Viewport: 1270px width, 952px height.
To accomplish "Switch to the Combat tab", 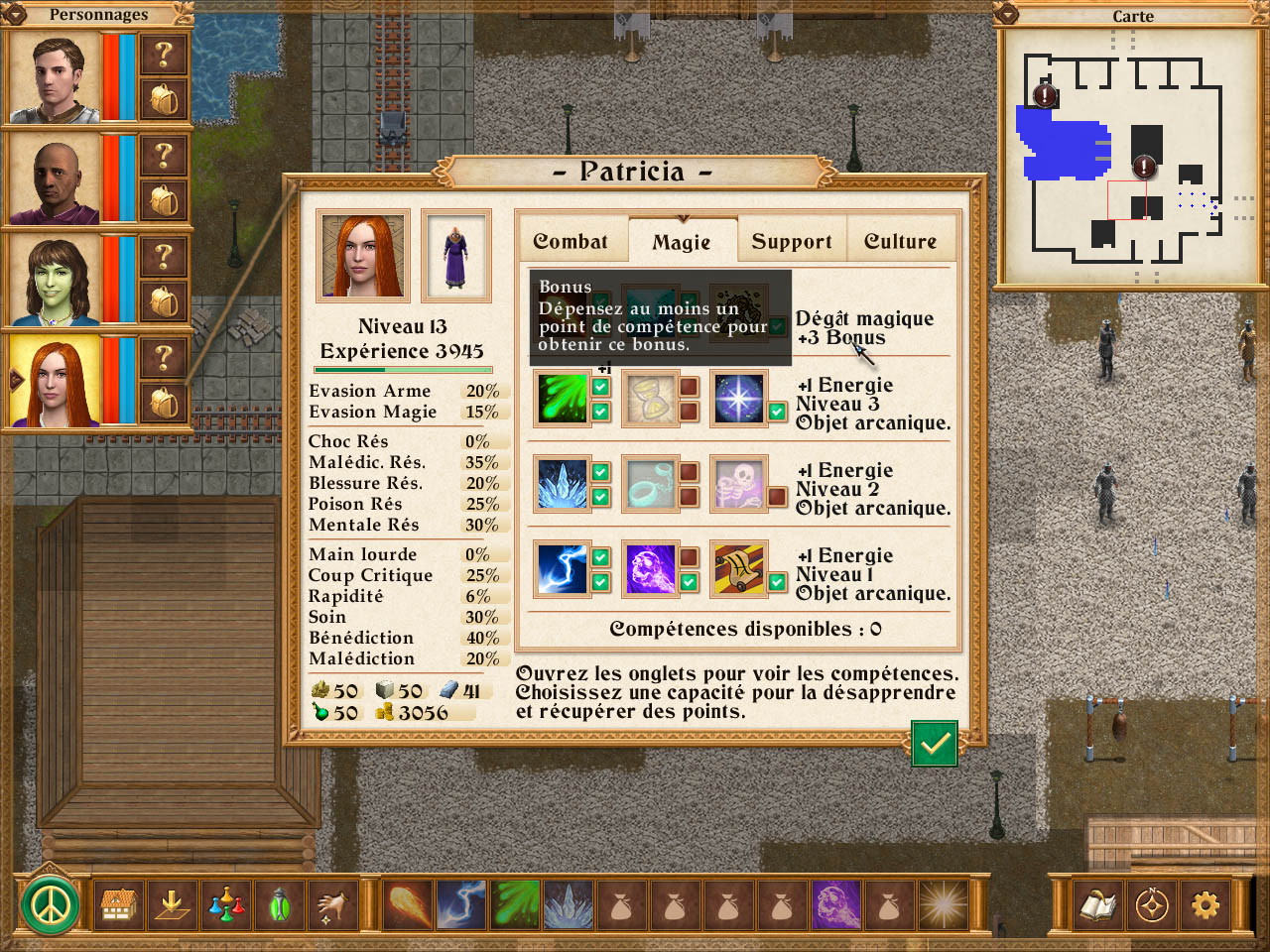I will pyautogui.click(x=571, y=241).
